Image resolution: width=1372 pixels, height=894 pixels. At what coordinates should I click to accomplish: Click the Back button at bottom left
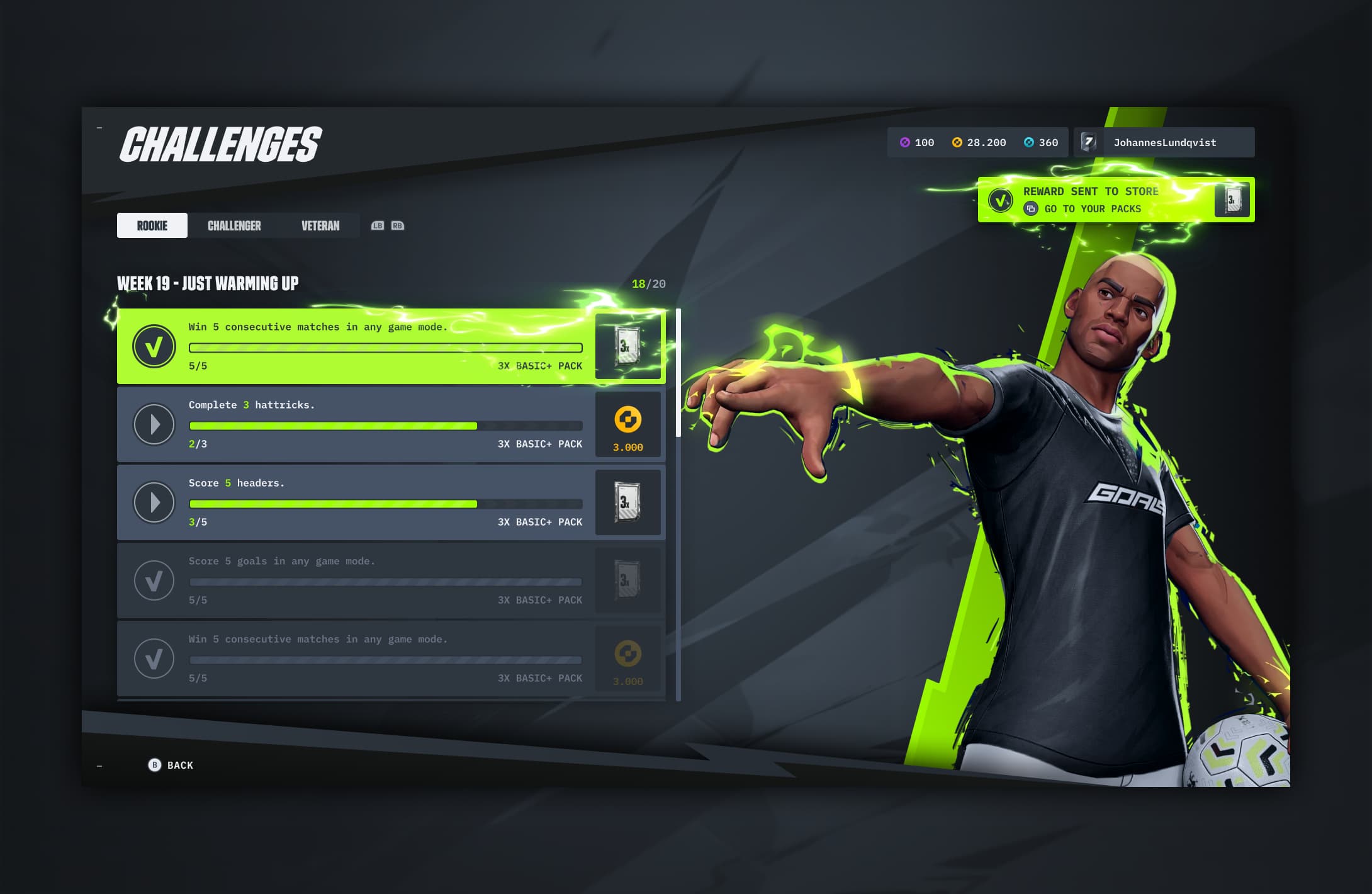(x=171, y=765)
